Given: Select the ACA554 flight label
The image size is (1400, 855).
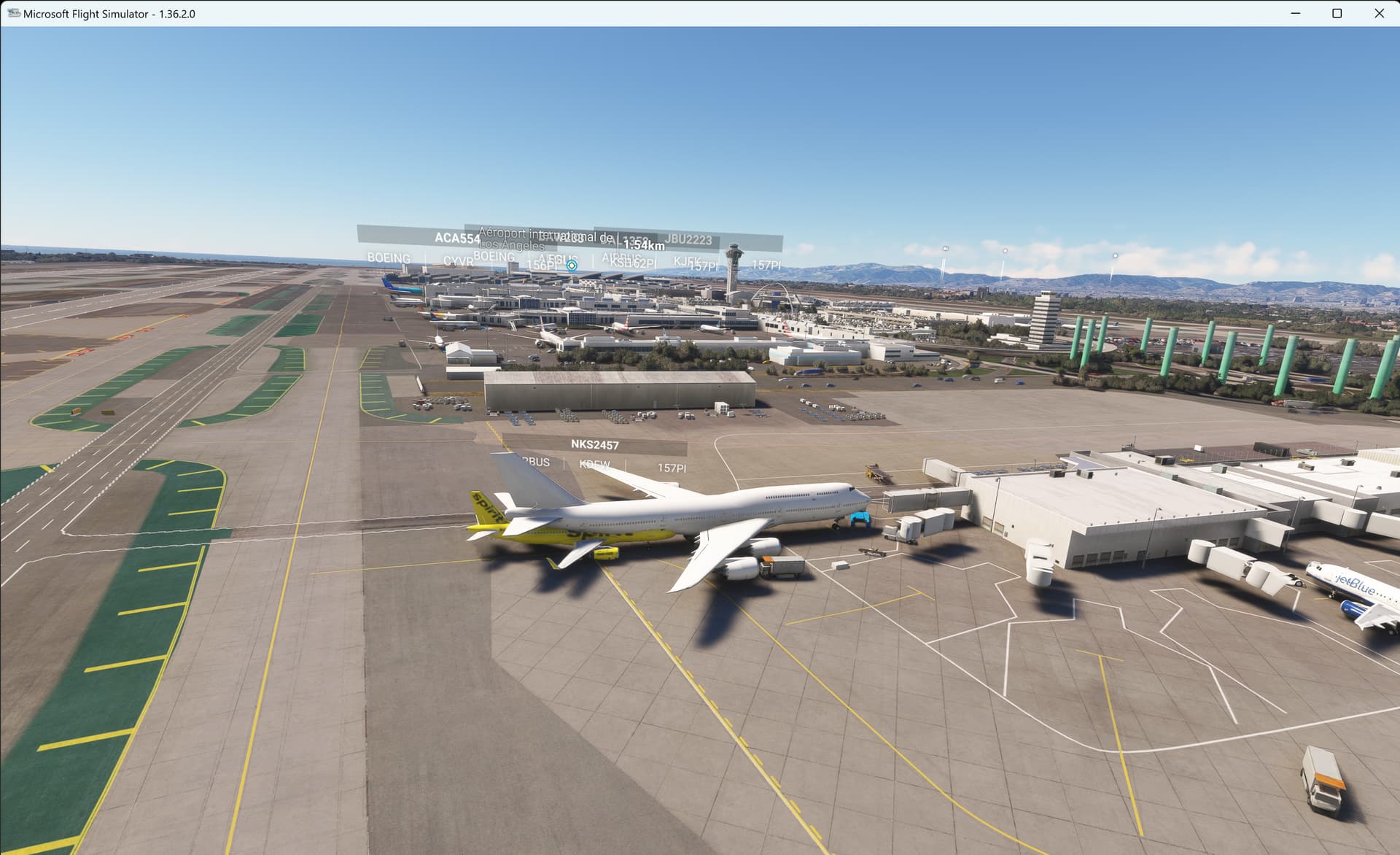Looking at the screenshot, I should pyautogui.click(x=458, y=239).
